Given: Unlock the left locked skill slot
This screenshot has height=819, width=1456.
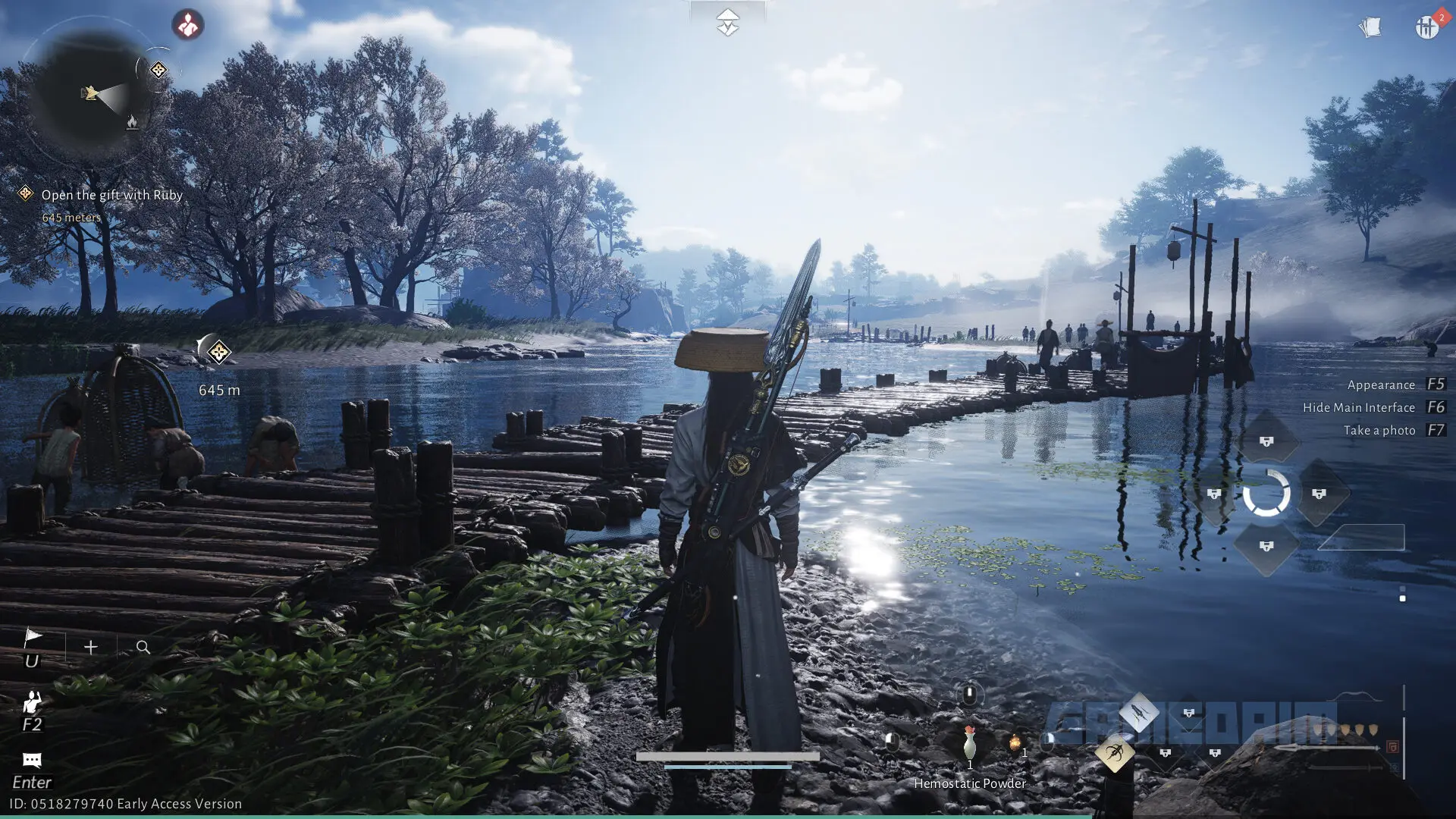Looking at the screenshot, I should coord(1214,494).
